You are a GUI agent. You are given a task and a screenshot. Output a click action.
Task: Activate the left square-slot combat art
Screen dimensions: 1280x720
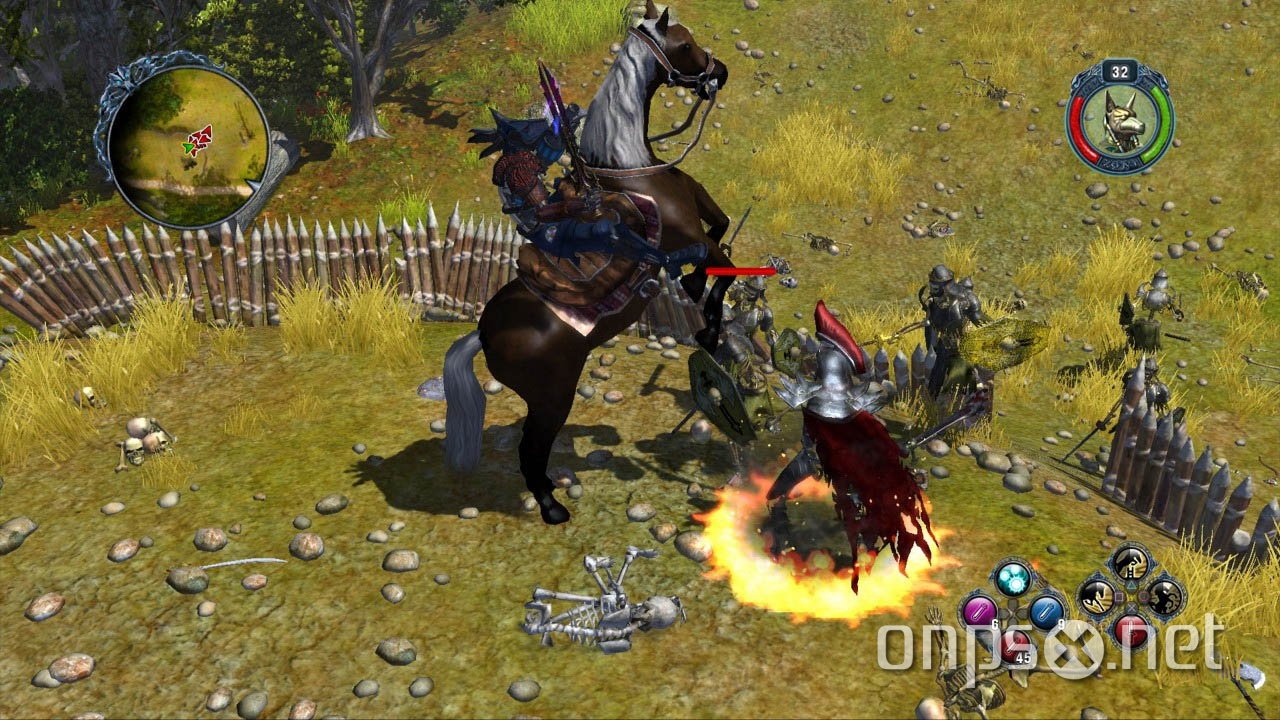(1098, 597)
